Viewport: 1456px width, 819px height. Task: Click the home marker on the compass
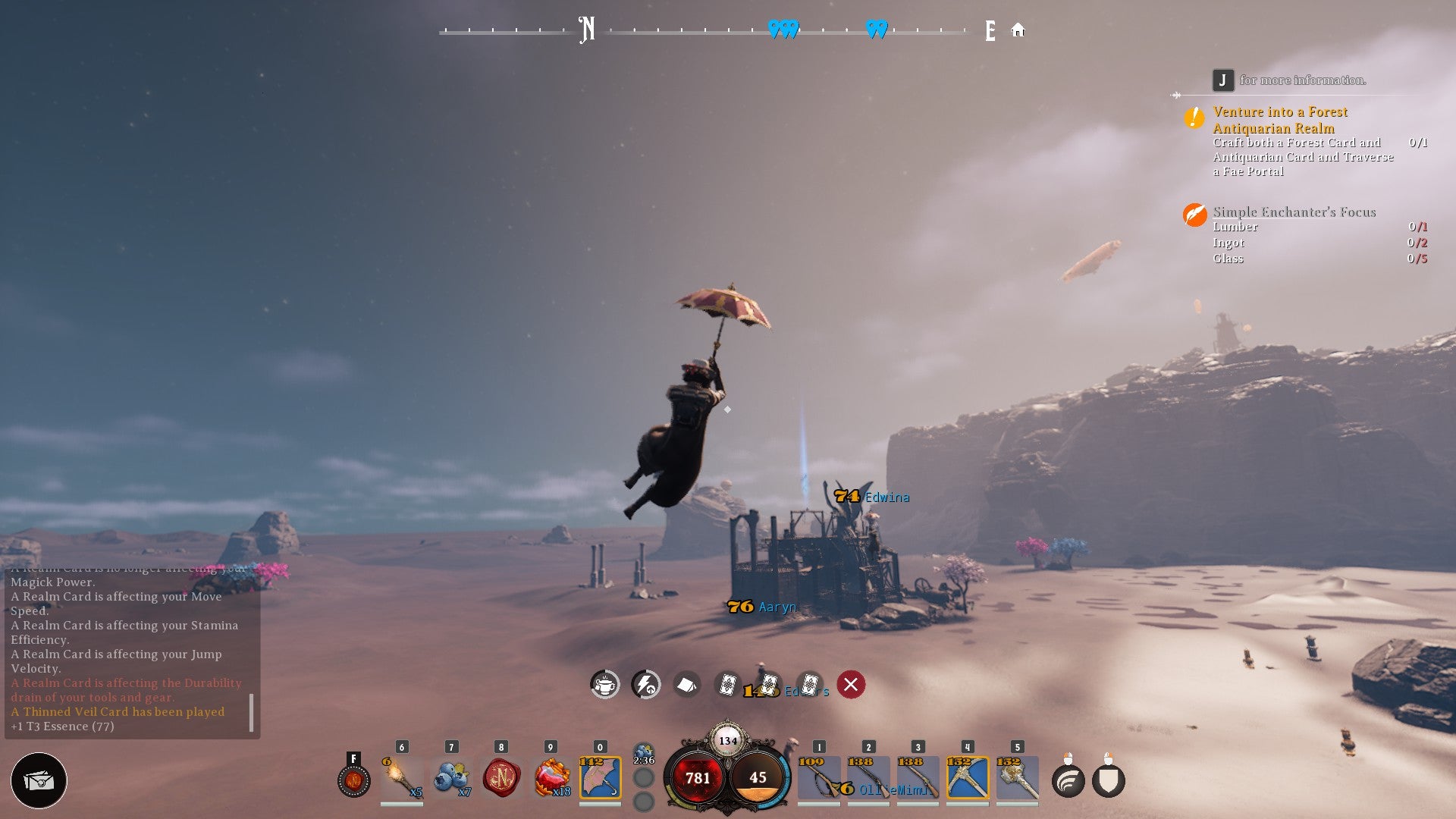coord(1018,30)
